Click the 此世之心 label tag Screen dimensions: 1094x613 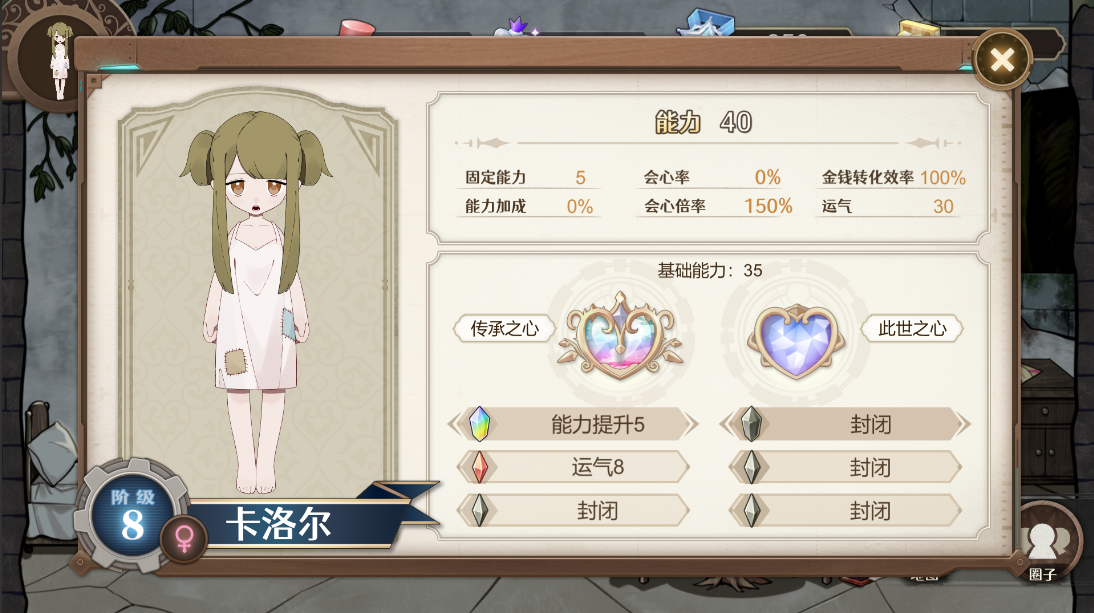911,329
